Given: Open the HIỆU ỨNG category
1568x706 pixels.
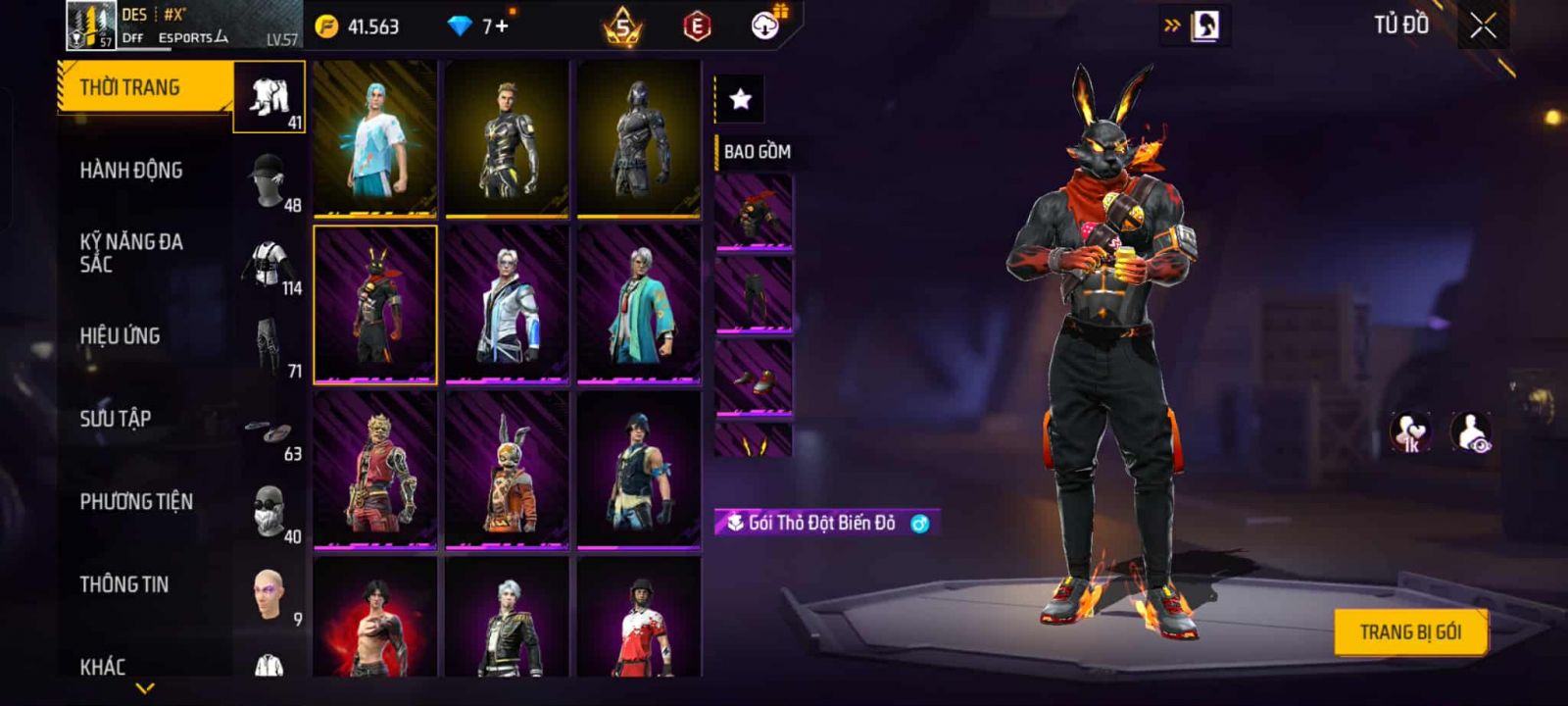Looking at the screenshot, I should [120, 336].
